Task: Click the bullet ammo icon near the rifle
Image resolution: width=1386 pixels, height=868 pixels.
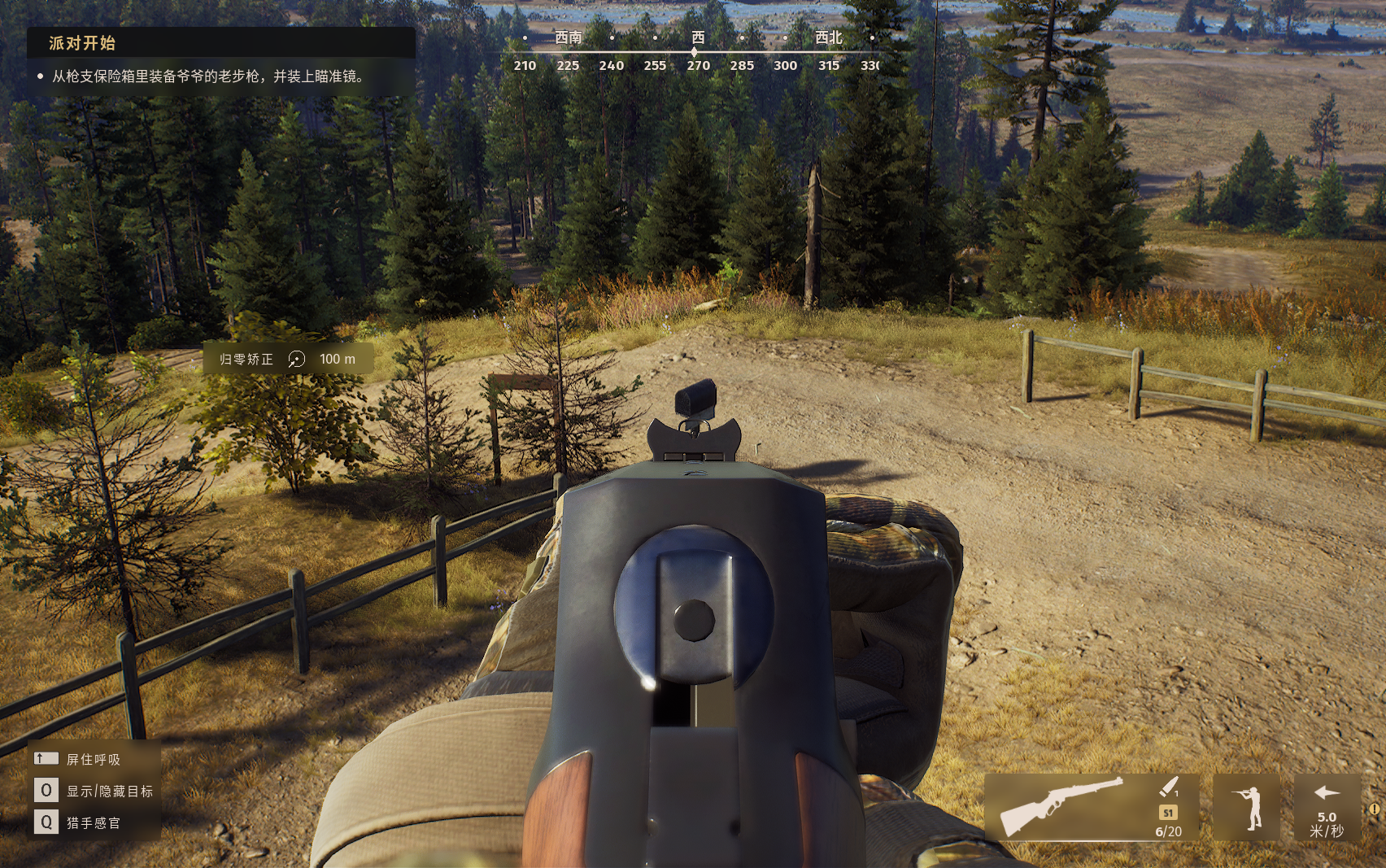Action: [1168, 787]
